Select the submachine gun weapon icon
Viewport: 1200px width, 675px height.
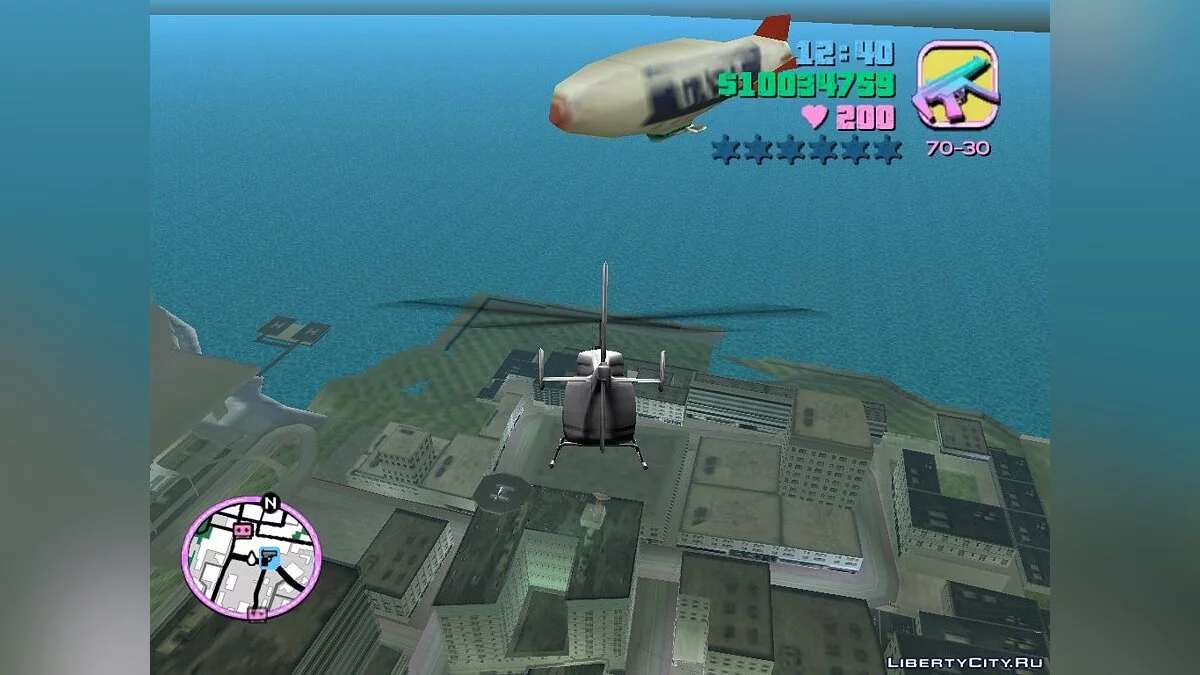(957, 84)
